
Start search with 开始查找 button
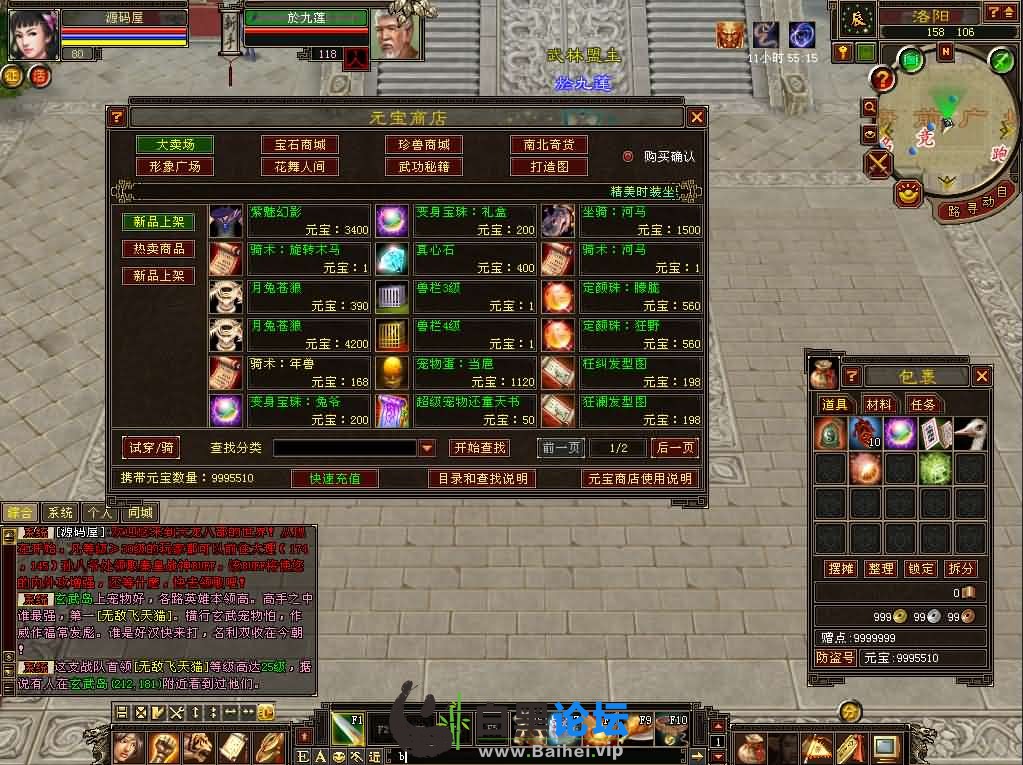coord(479,448)
